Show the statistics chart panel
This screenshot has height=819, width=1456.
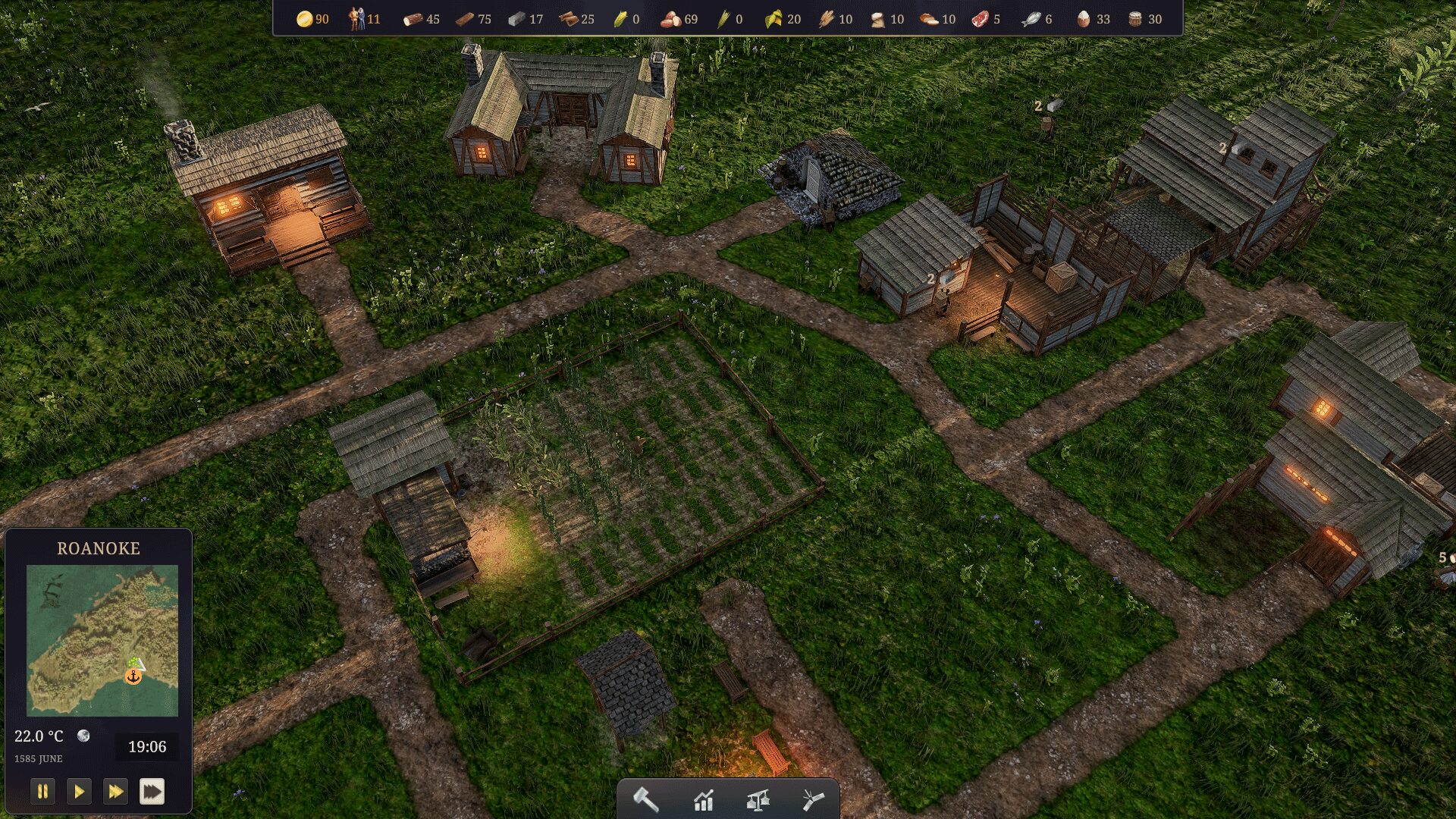(x=703, y=800)
